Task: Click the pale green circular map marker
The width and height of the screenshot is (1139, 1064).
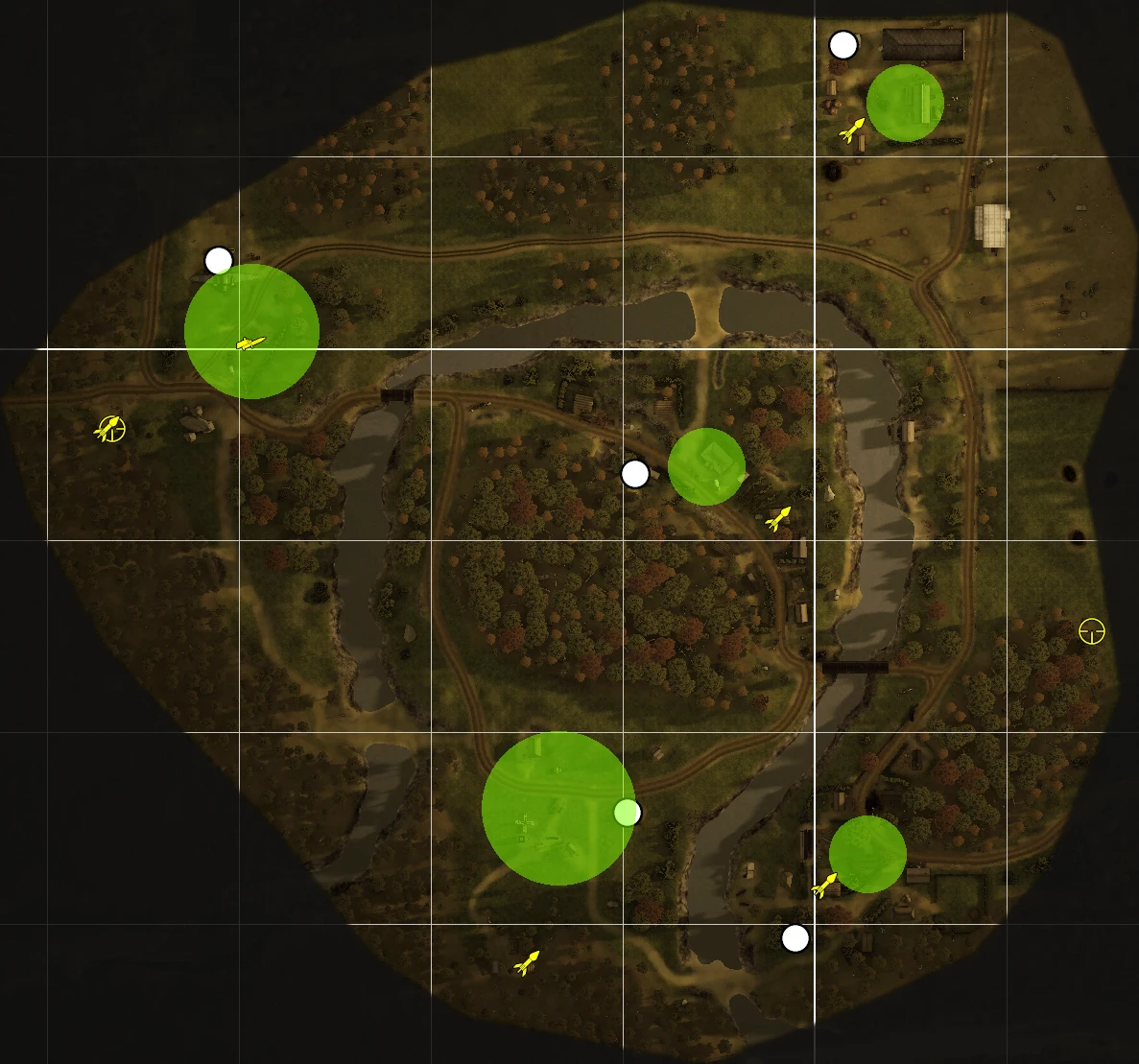Action: [x=627, y=813]
